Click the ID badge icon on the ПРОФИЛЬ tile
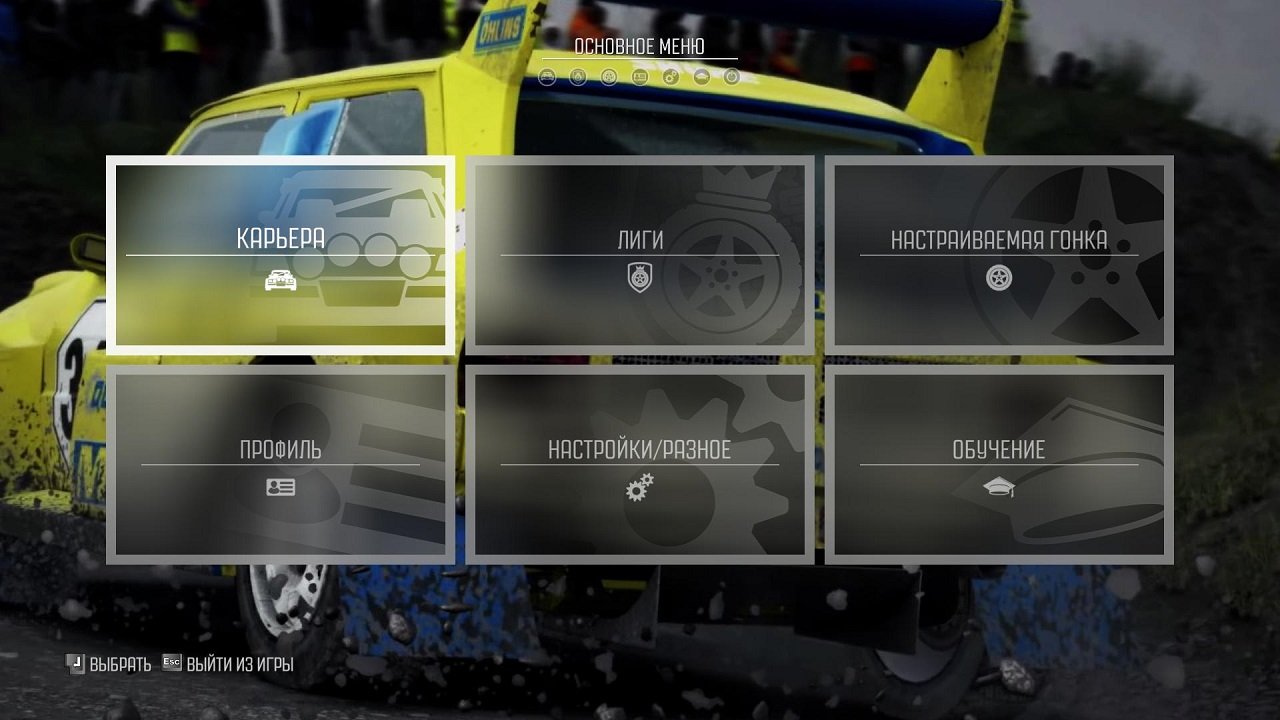This screenshot has height=720, width=1280. [283, 487]
